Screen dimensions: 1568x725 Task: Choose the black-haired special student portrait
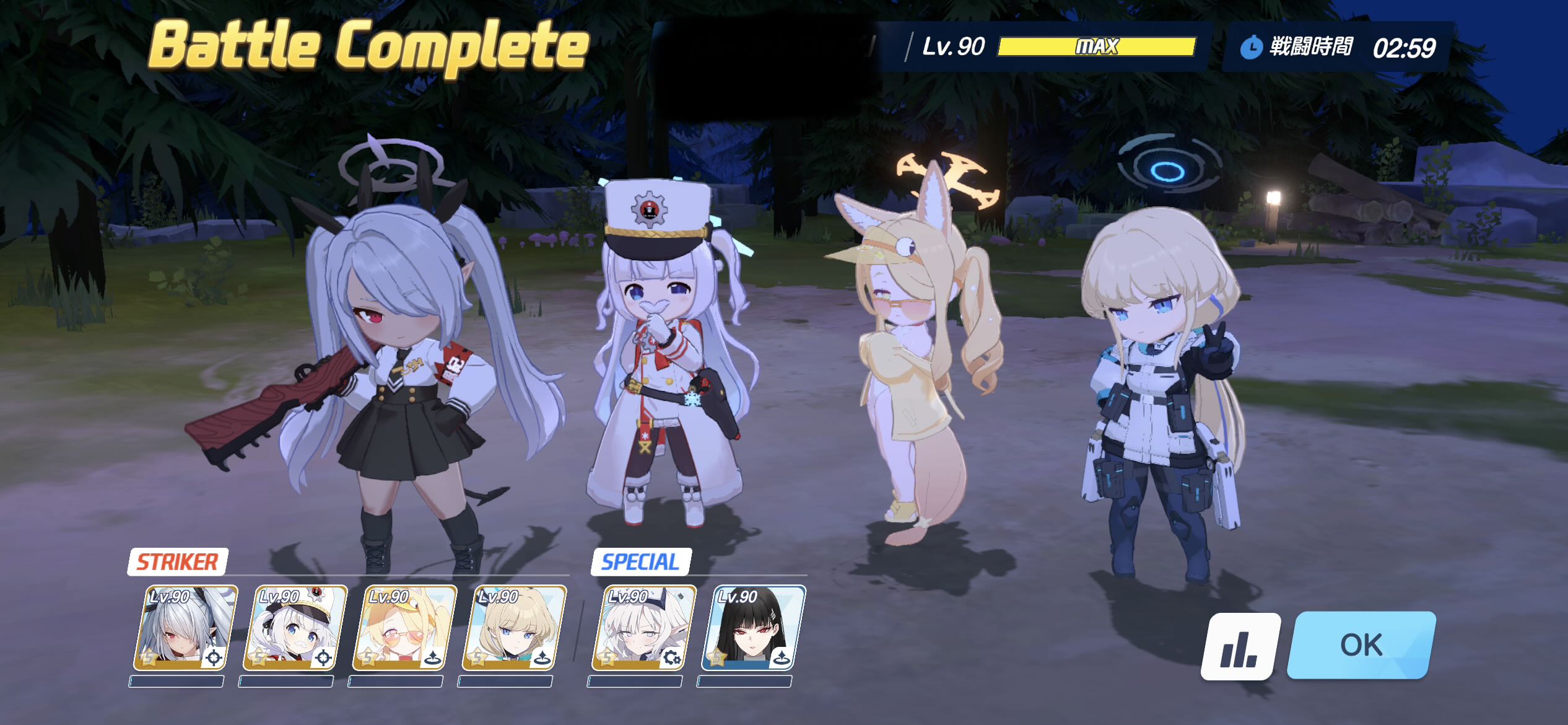[753, 628]
